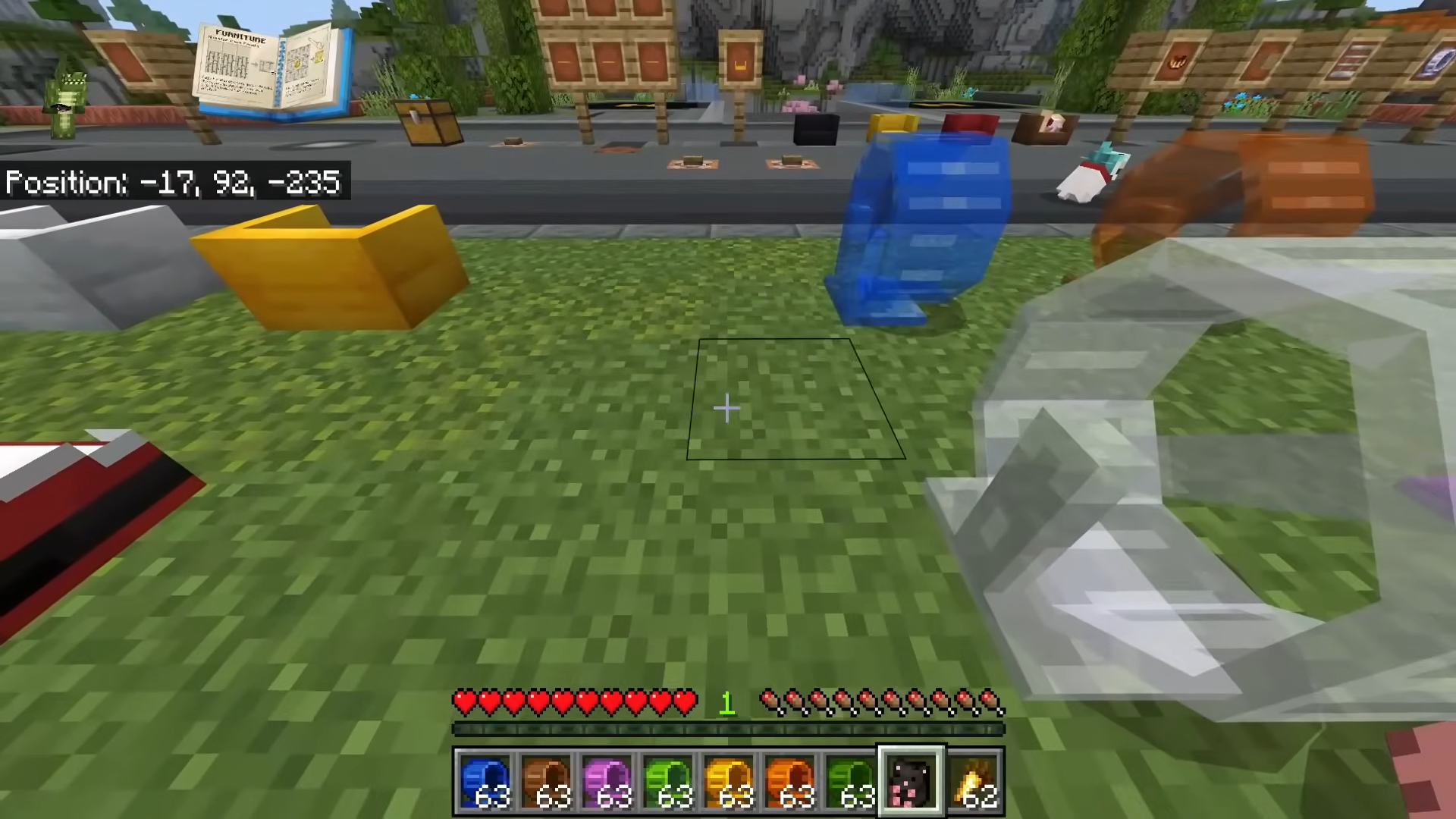Select the green bucket in the fourth hotbar slot
This screenshot has height=819, width=1456.
coord(669,780)
